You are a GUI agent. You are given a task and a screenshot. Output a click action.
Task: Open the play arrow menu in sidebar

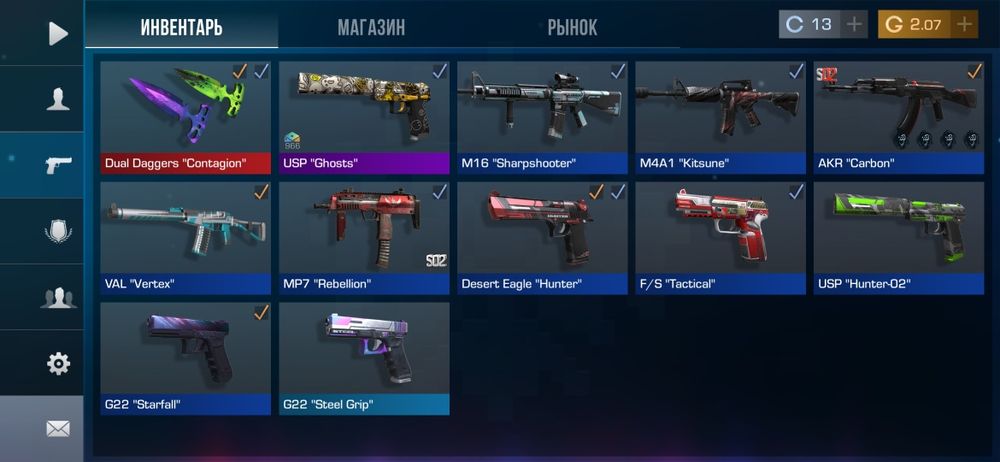tap(57, 34)
